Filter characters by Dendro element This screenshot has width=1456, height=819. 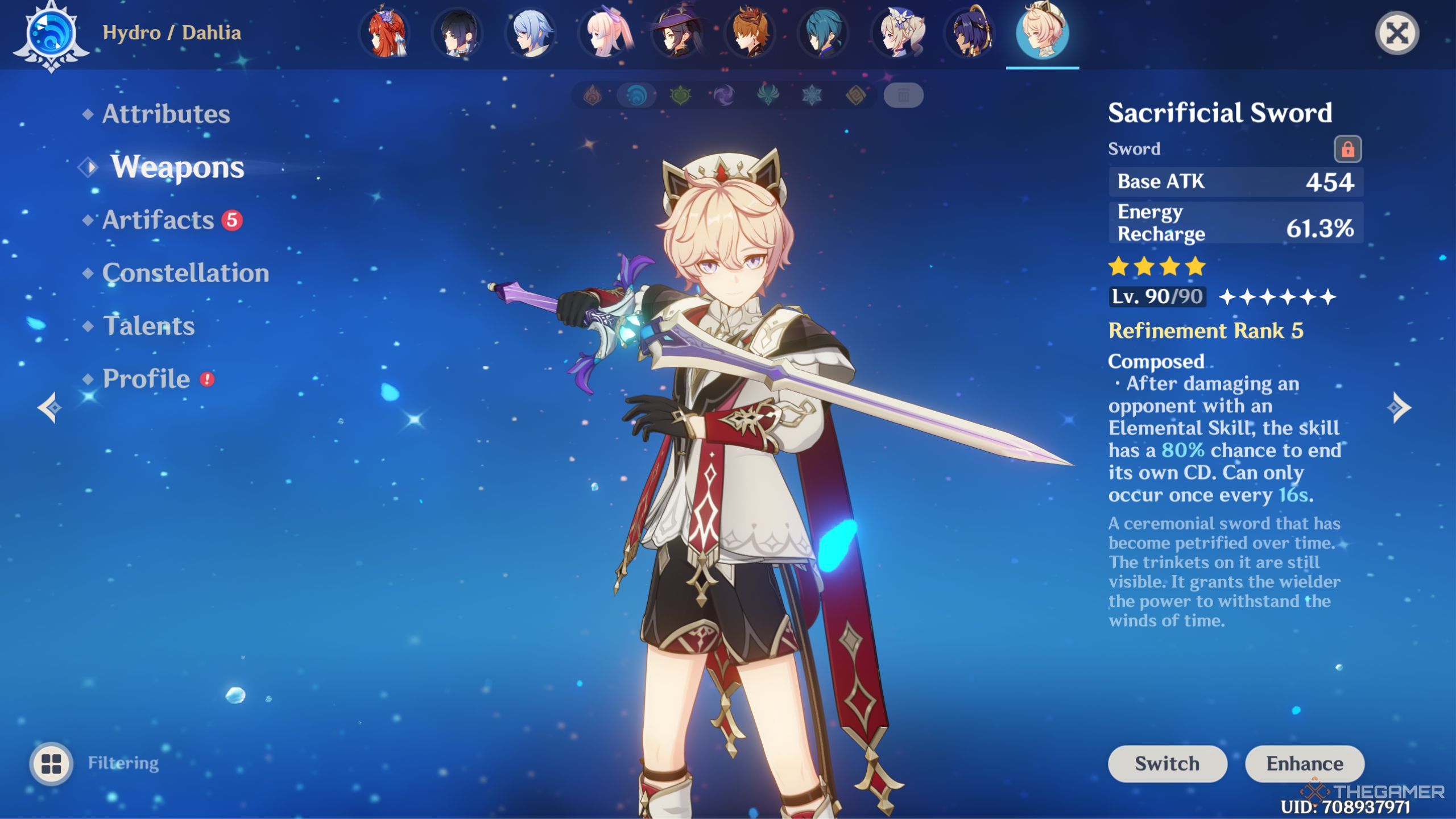tap(680, 96)
